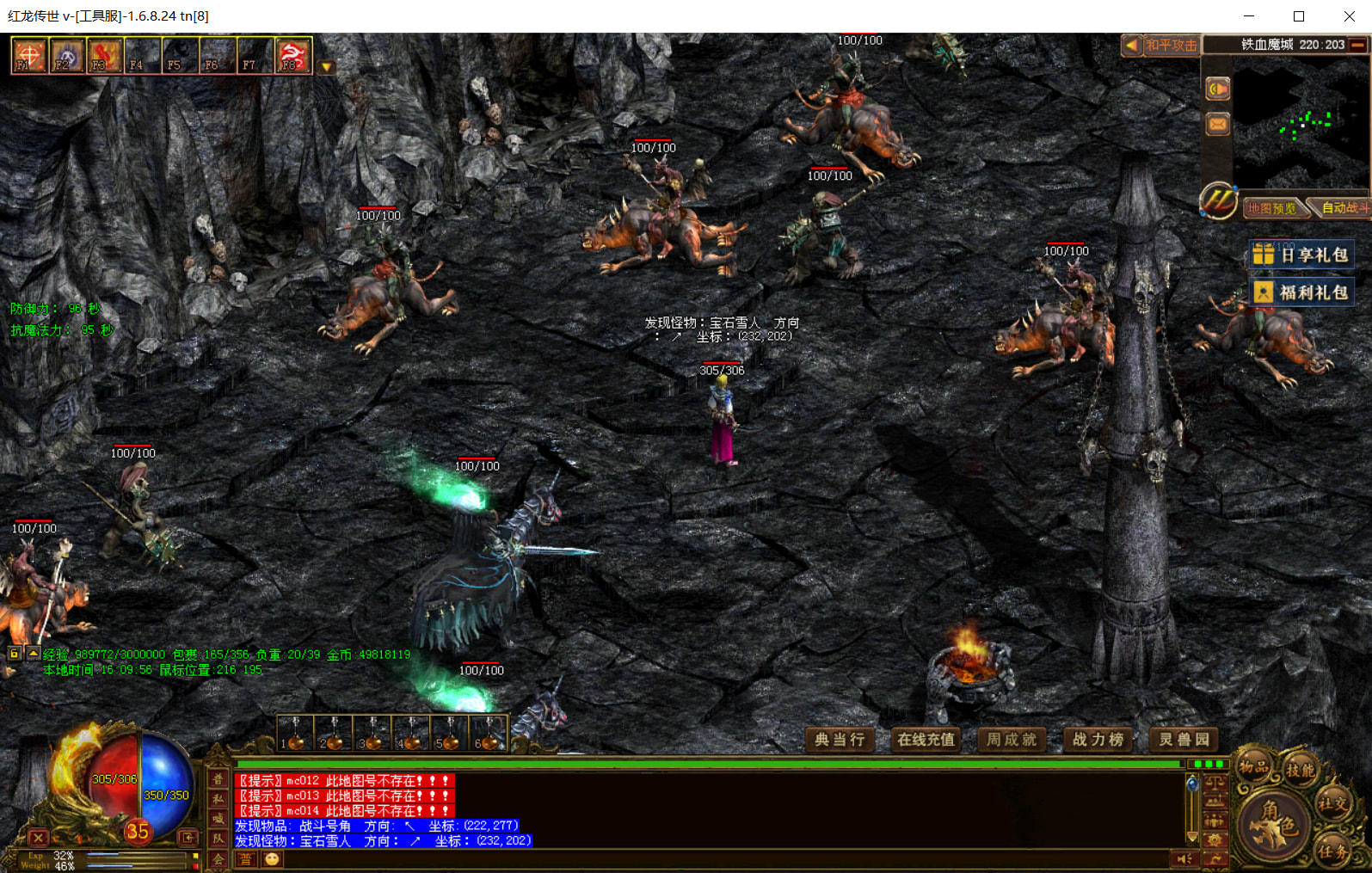Click the minimap of 铁血魔城
Image resolution: width=1372 pixels, height=873 pixels.
click(x=1301, y=123)
